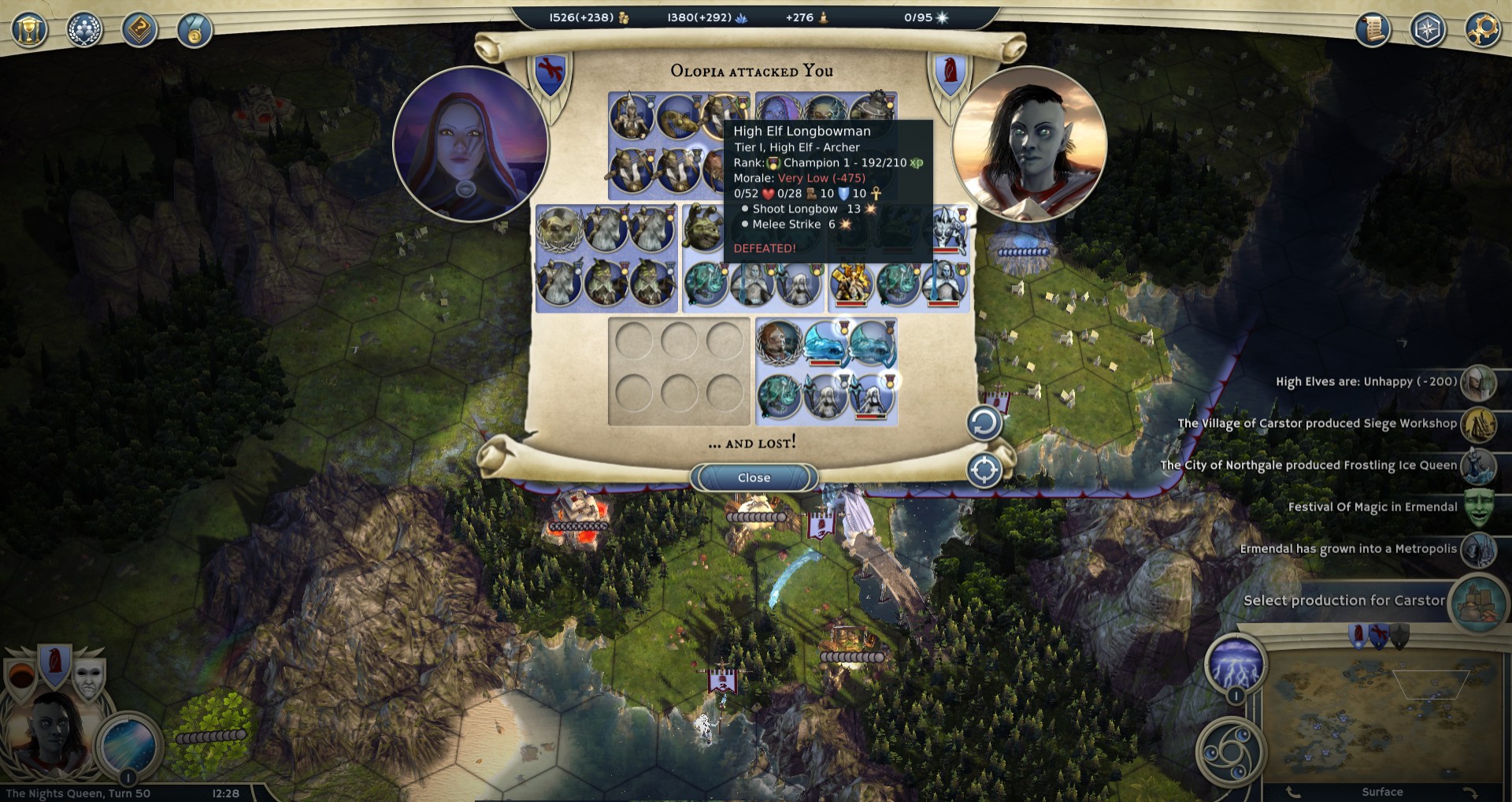The image size is (1512, 802).
Task: Open Festival Of Magic in Ermendal event
Action: [1373, 507]
